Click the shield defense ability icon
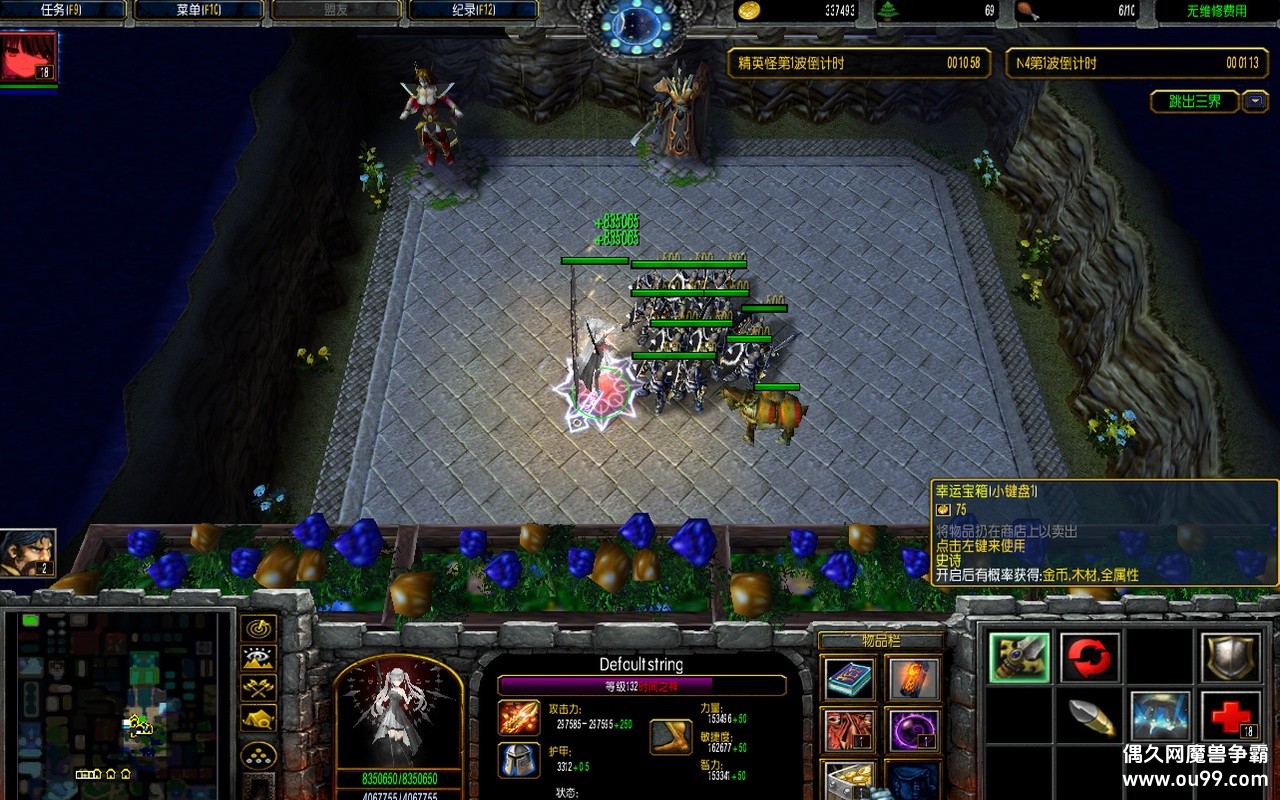Screen dimensions: 1280x800 1231,656
